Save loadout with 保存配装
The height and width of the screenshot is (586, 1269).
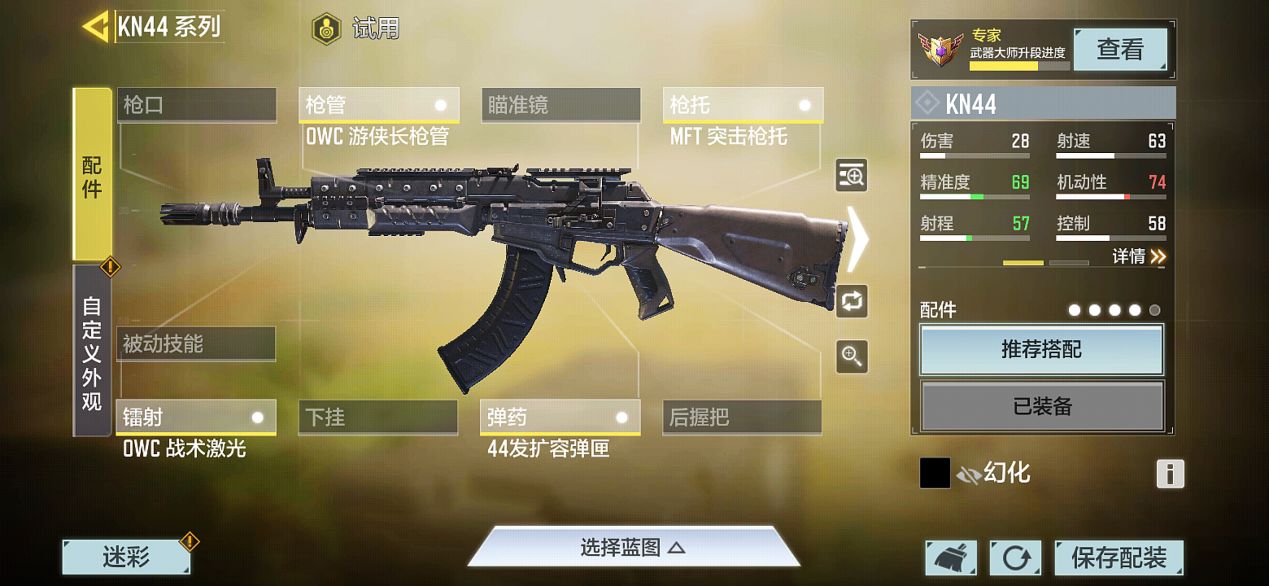pos(1118,558)
